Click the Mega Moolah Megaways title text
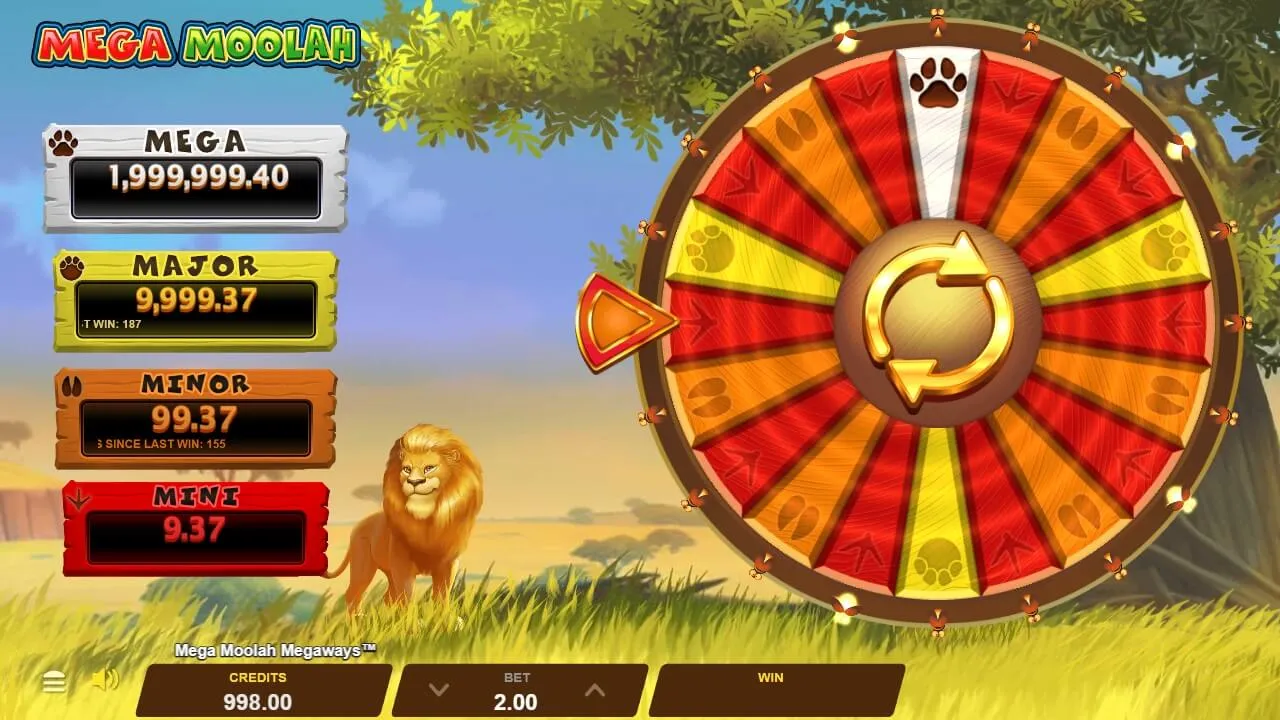 click(x=276, y=650)
